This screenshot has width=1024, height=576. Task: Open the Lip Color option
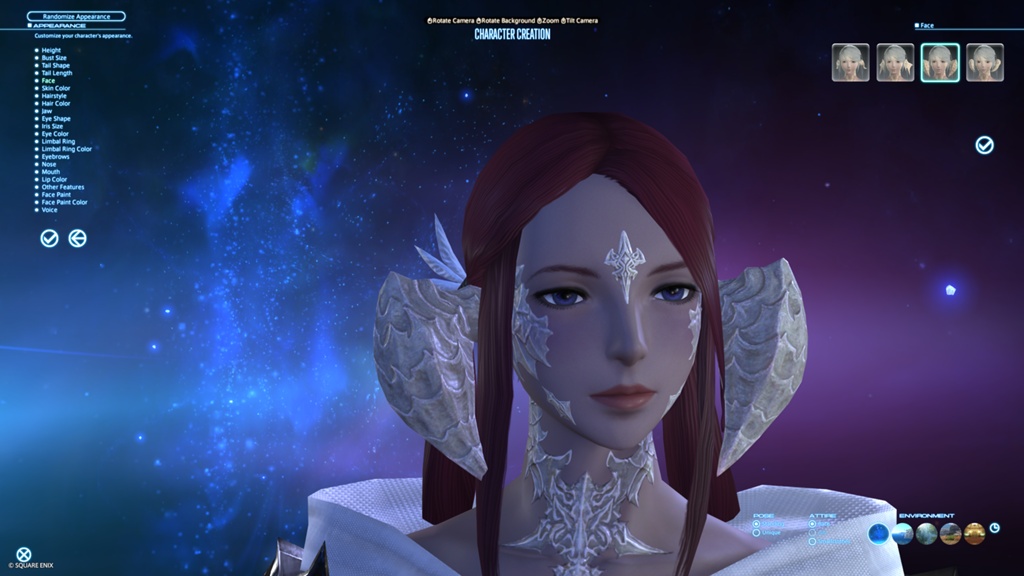[x=55, y=179]
